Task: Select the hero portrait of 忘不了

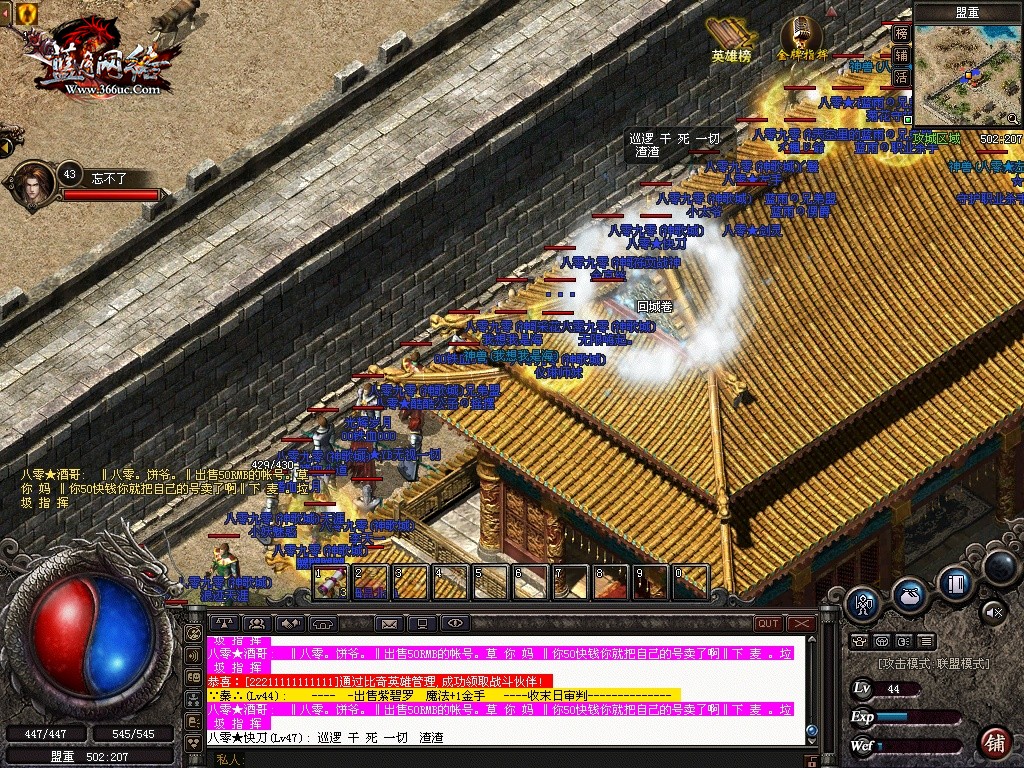Action: tap(34, 186)
